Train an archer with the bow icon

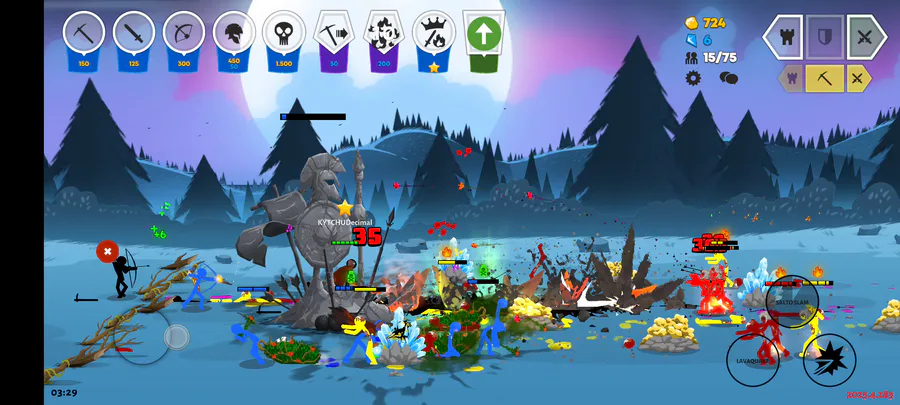pos(184,35)
